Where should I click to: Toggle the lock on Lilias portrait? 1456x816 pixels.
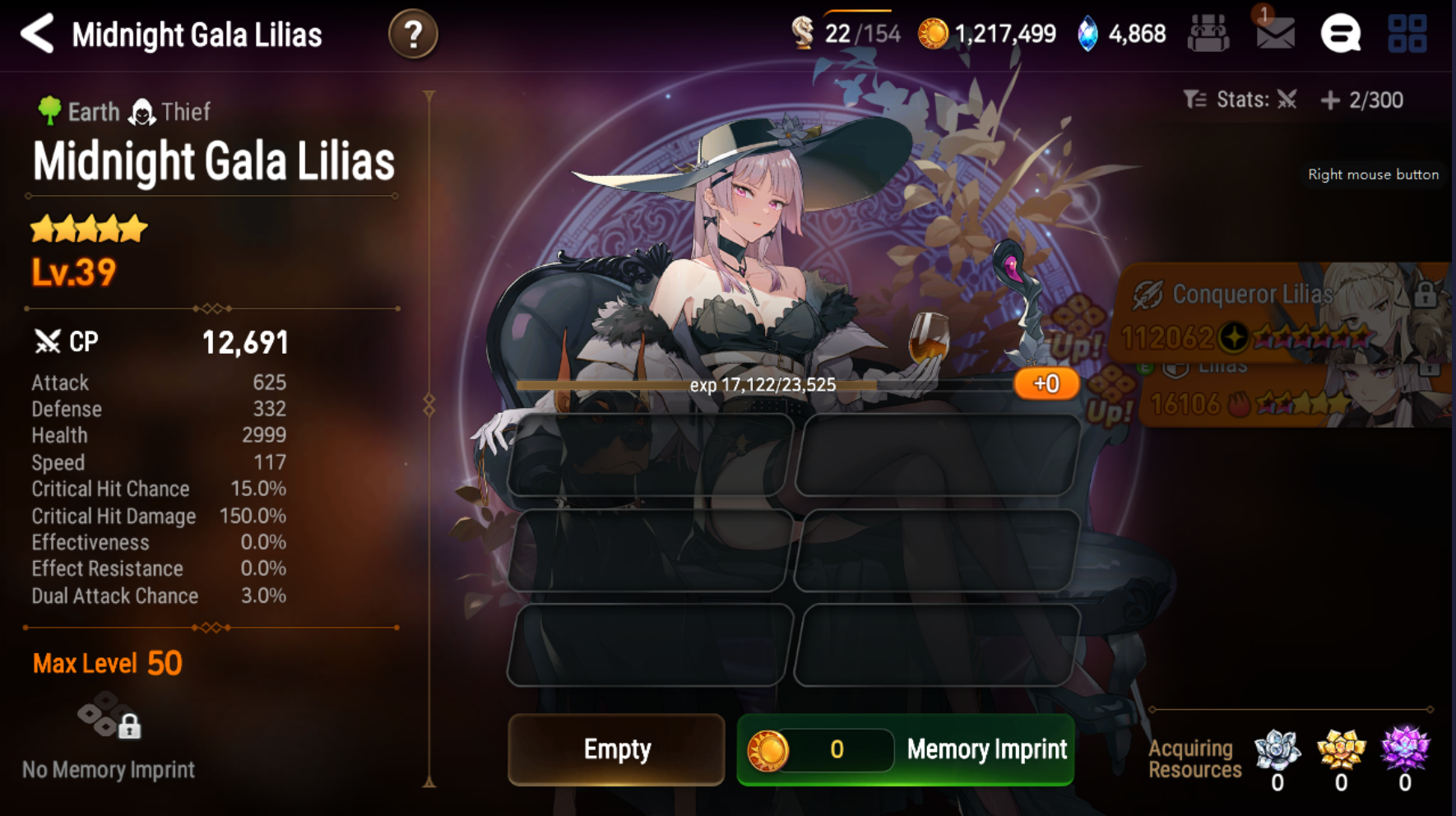1430,369
